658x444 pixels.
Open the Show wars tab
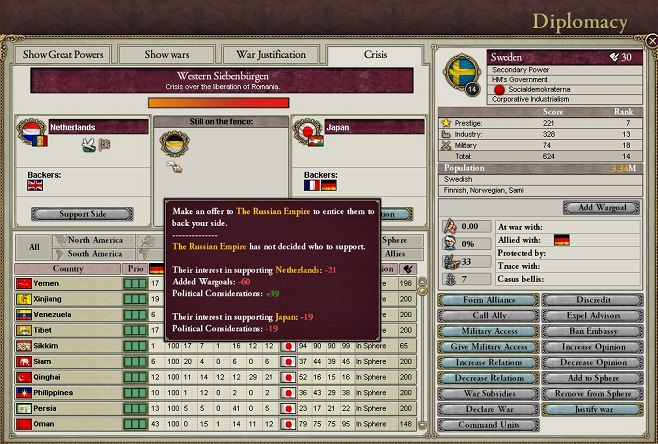166,54
